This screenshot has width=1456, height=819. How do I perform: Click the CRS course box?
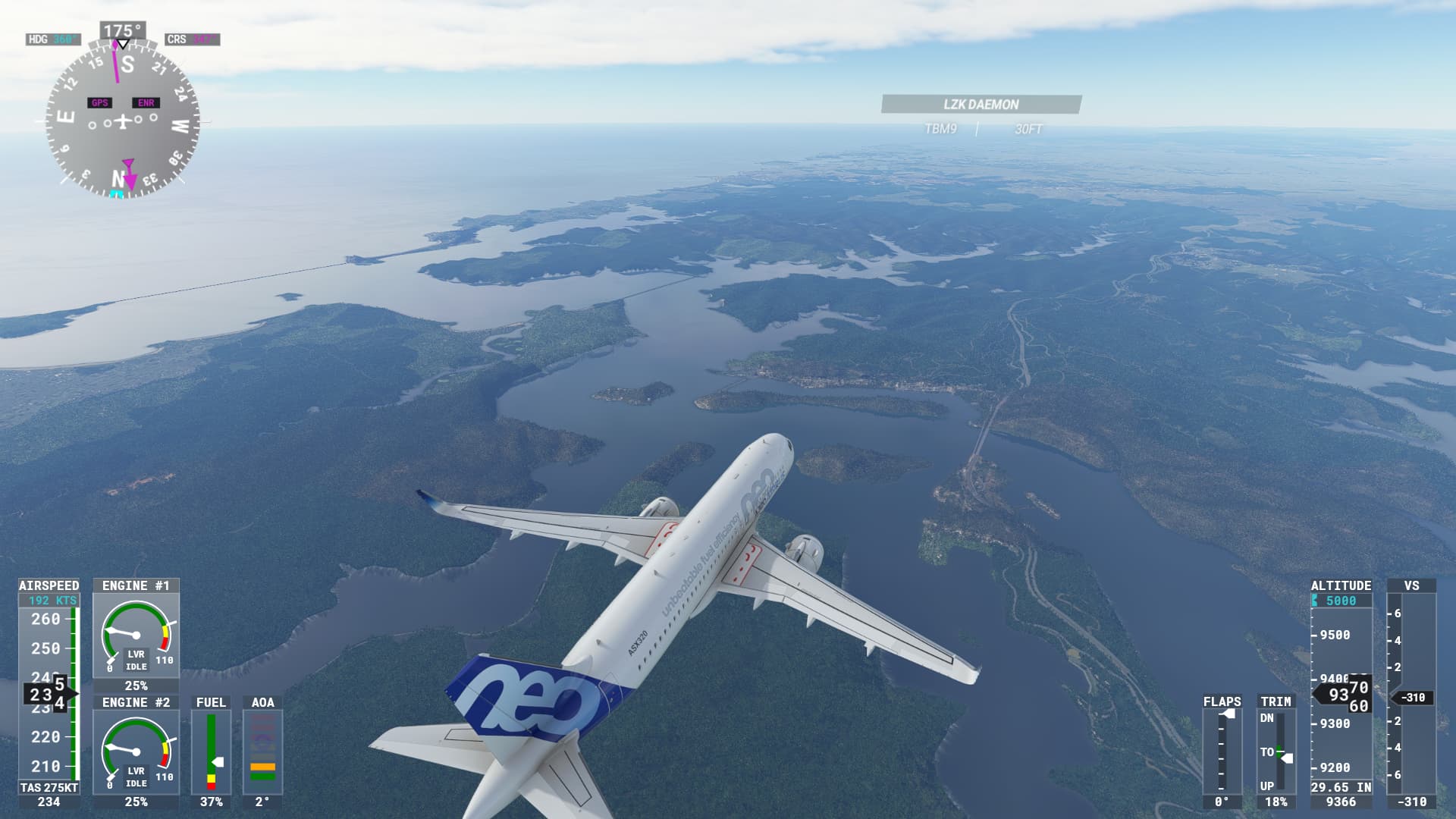(x=193, y=39)
